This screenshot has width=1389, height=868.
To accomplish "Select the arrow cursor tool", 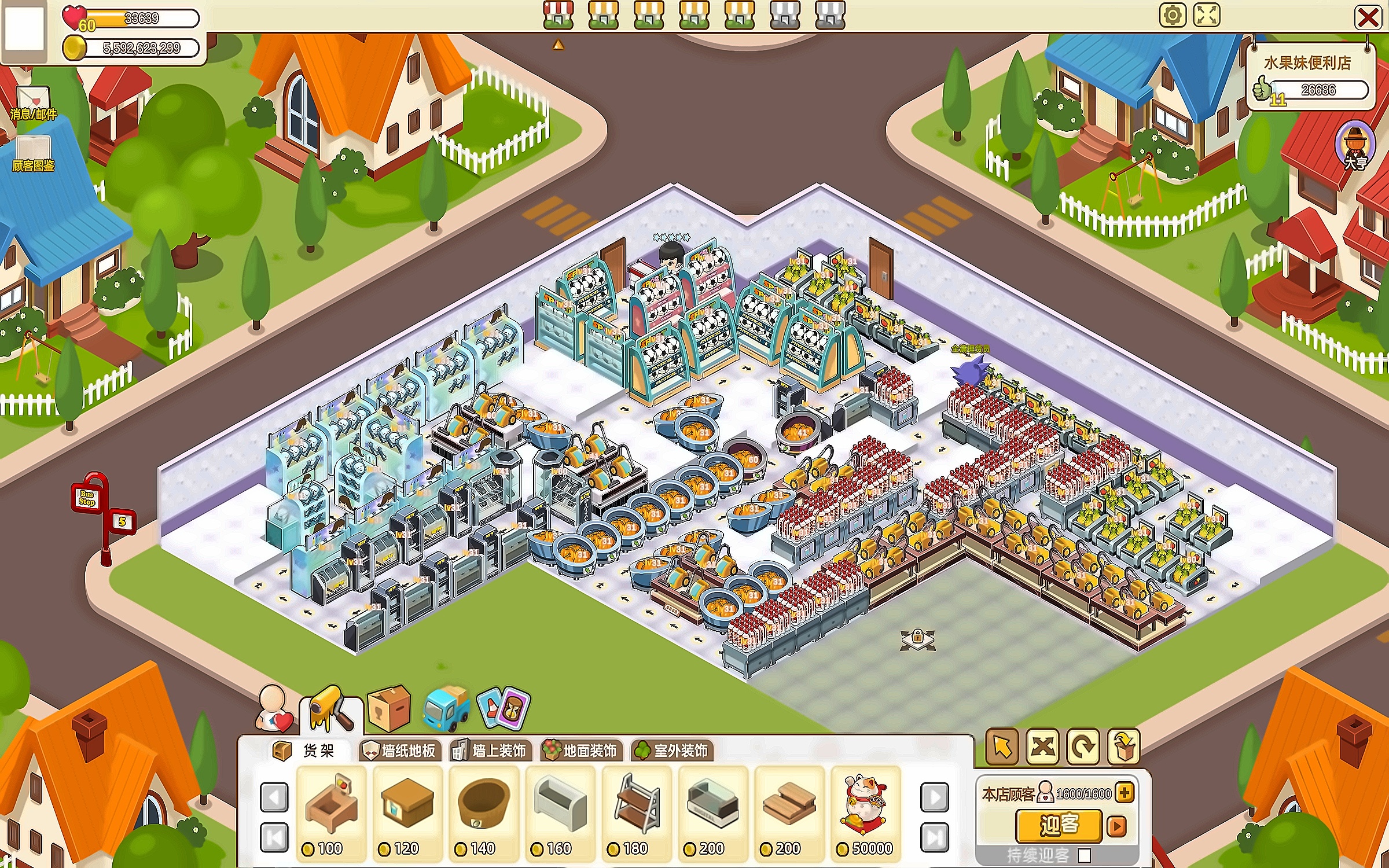I will 1002,746.
